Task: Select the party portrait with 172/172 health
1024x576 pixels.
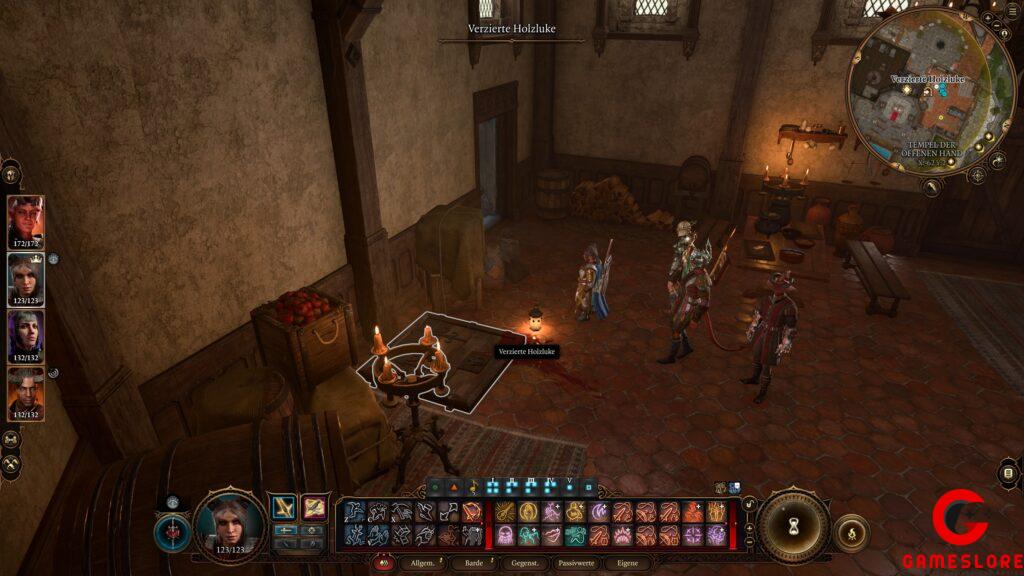Action: pyautogui.click(x=26, y=221)
